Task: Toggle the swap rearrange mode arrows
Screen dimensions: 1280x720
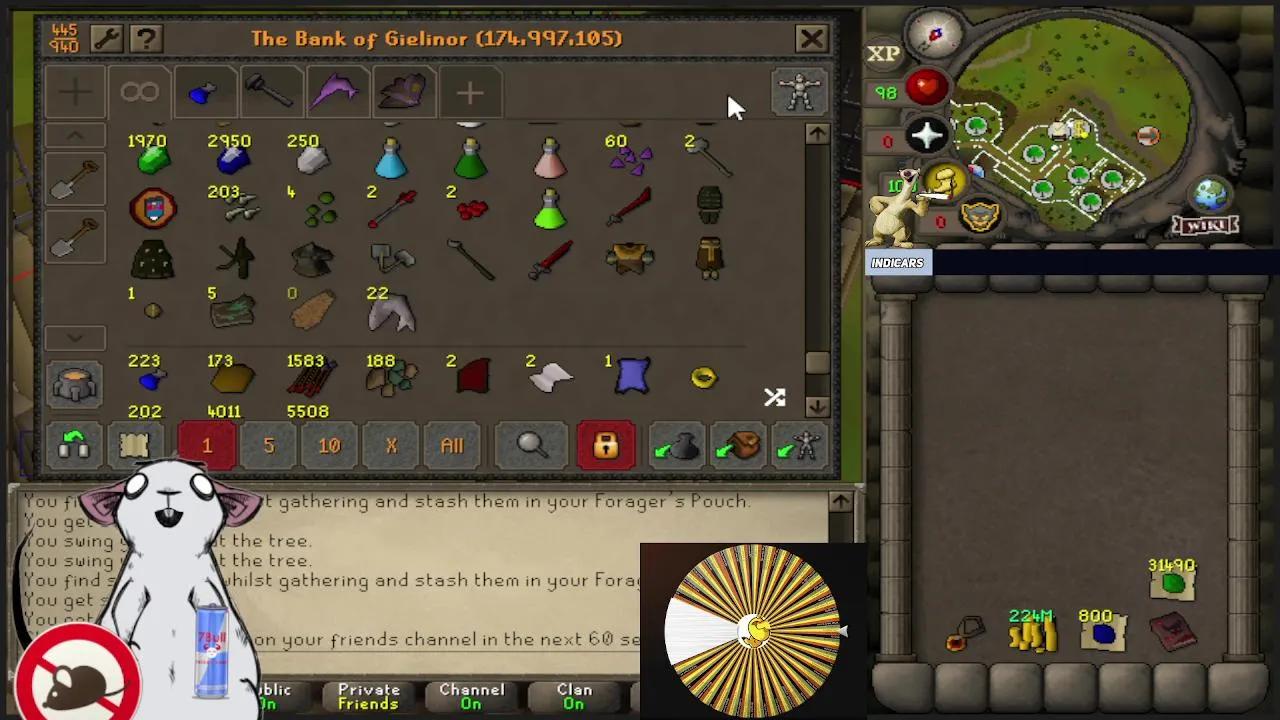Action: click(774, 397)
